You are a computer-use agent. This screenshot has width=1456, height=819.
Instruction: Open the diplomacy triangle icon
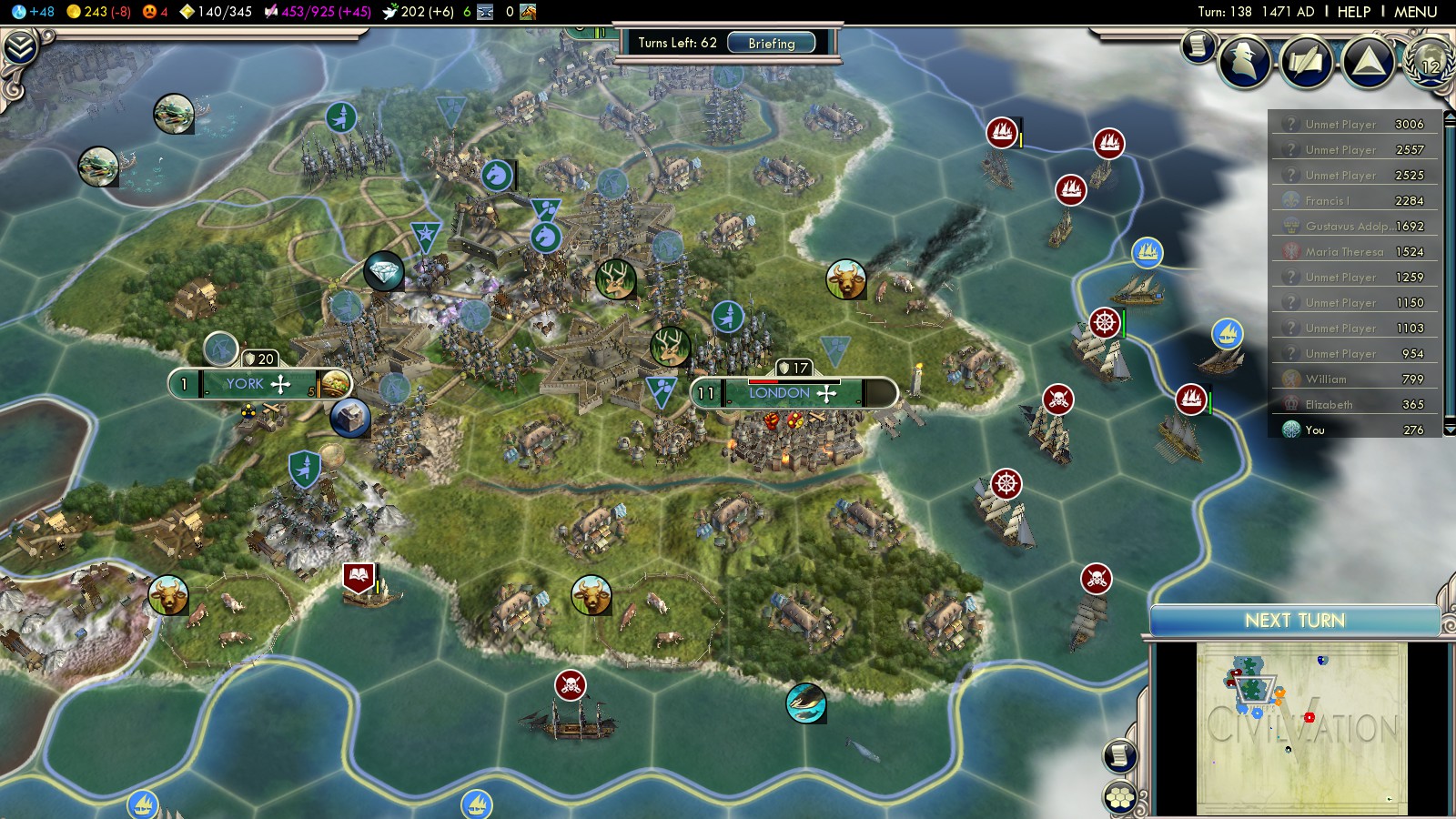pos(1368,61)
